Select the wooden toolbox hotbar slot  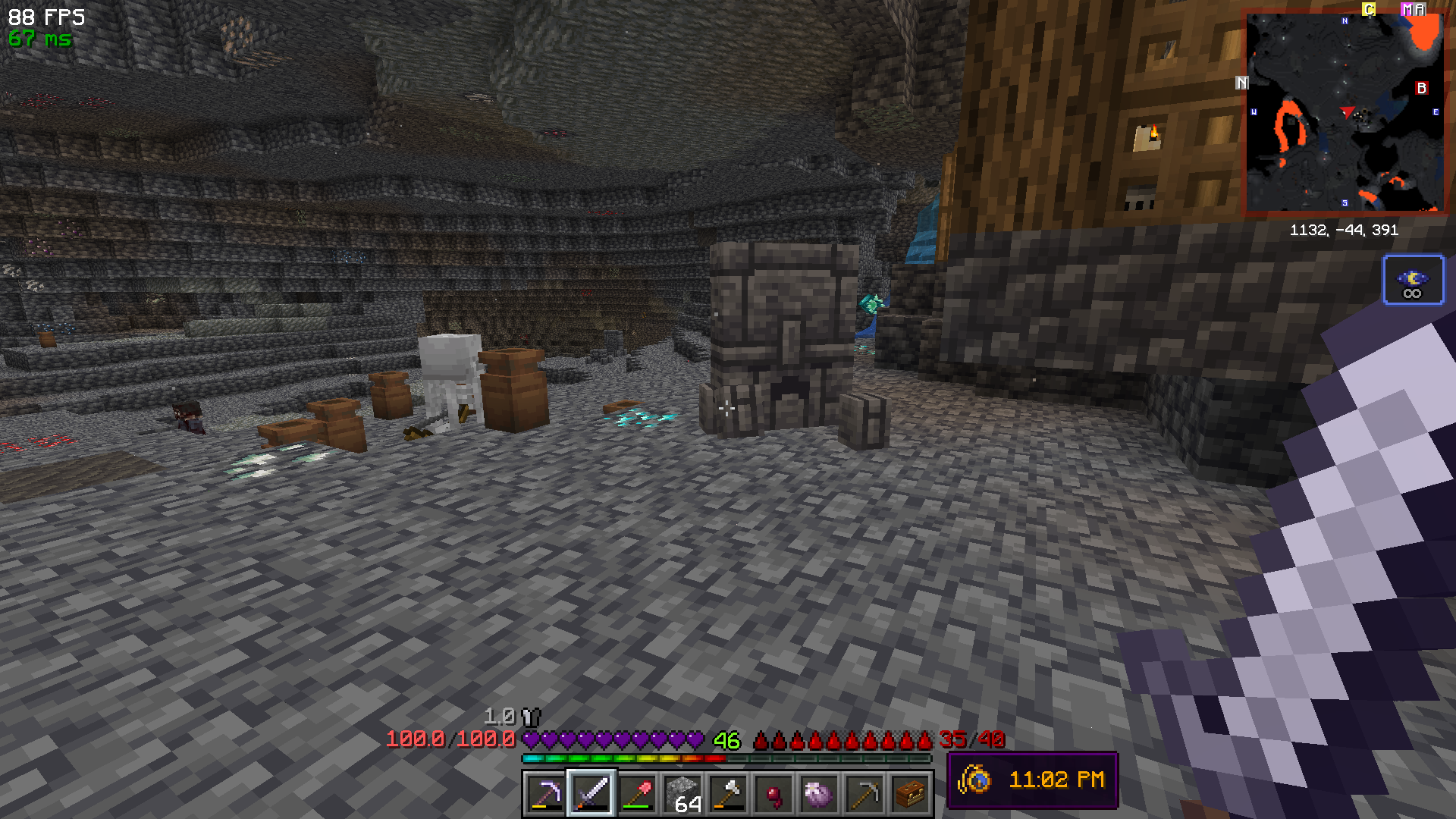(910, 794)
